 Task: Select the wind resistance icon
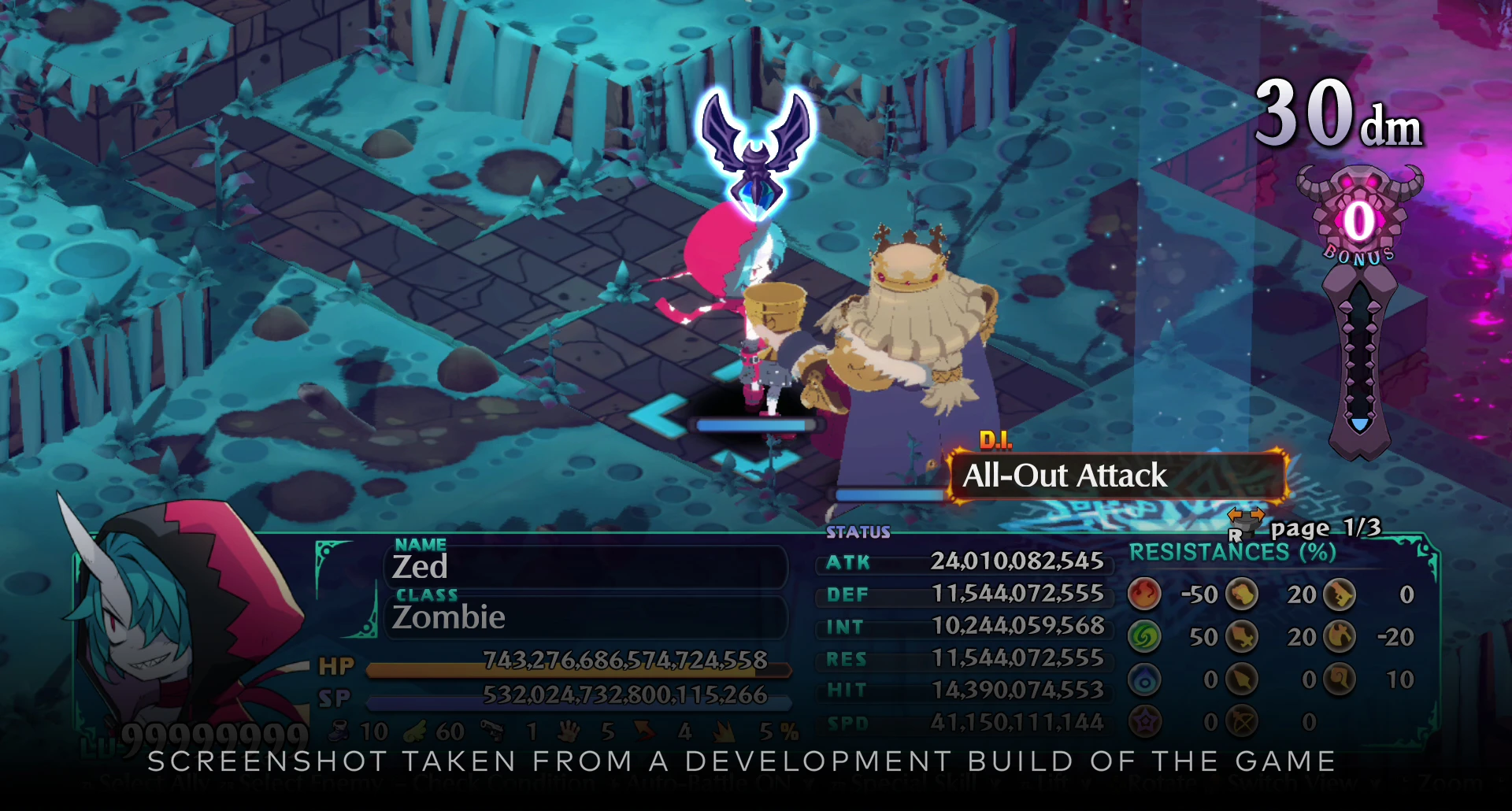click(x=1144, y=636)
